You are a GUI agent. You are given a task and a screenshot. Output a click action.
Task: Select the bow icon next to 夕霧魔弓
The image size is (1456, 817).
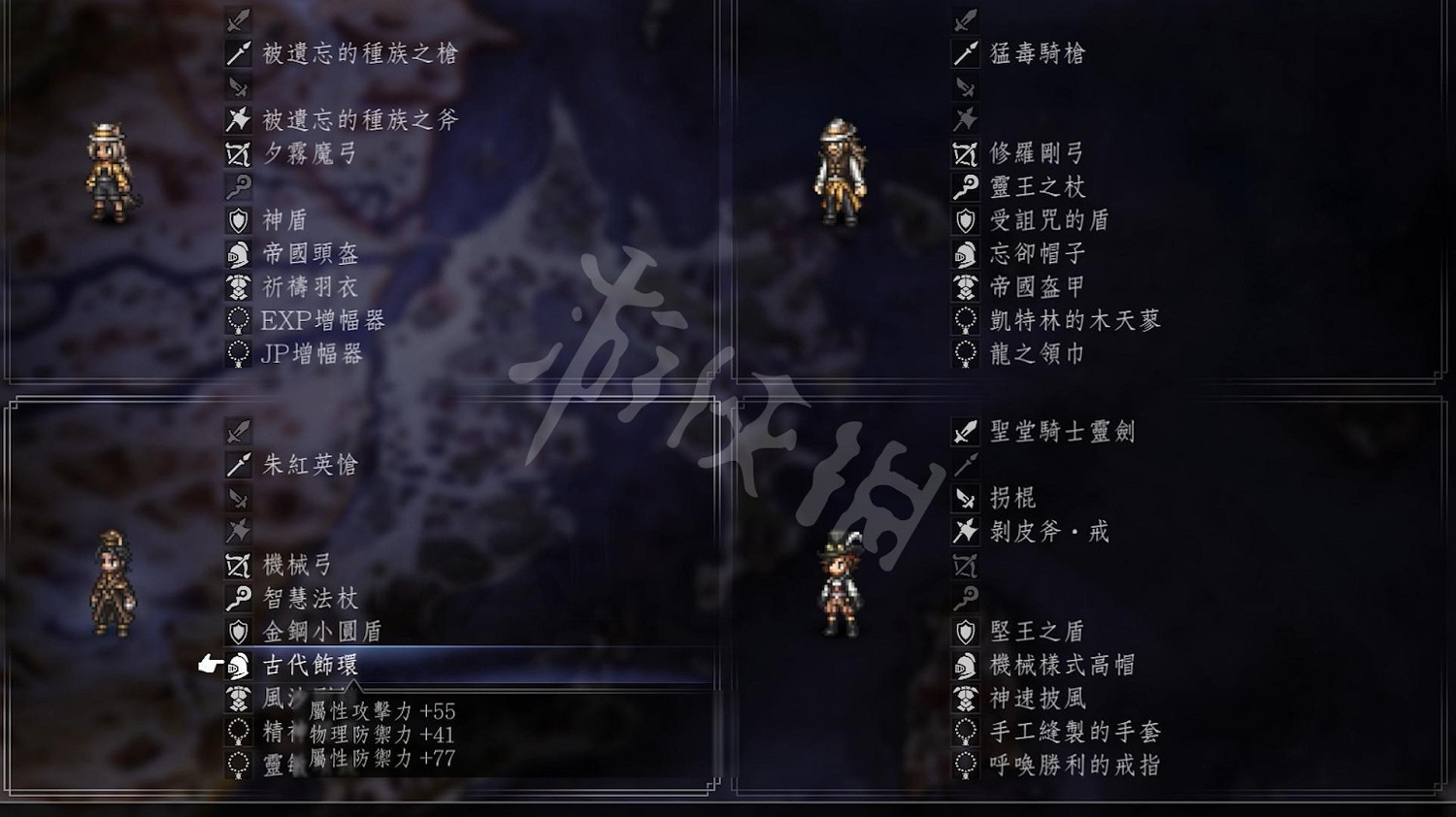coord(236,153)
